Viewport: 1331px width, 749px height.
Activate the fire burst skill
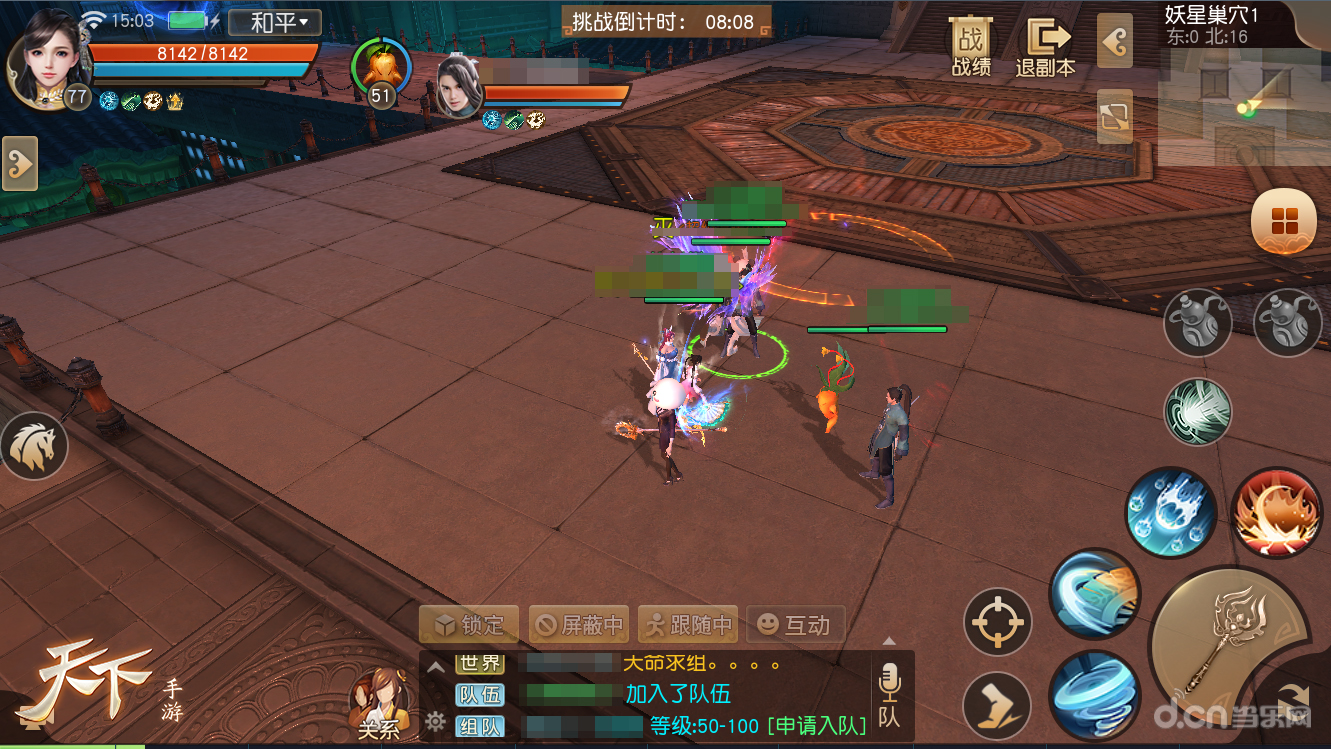pos(1276,512)
